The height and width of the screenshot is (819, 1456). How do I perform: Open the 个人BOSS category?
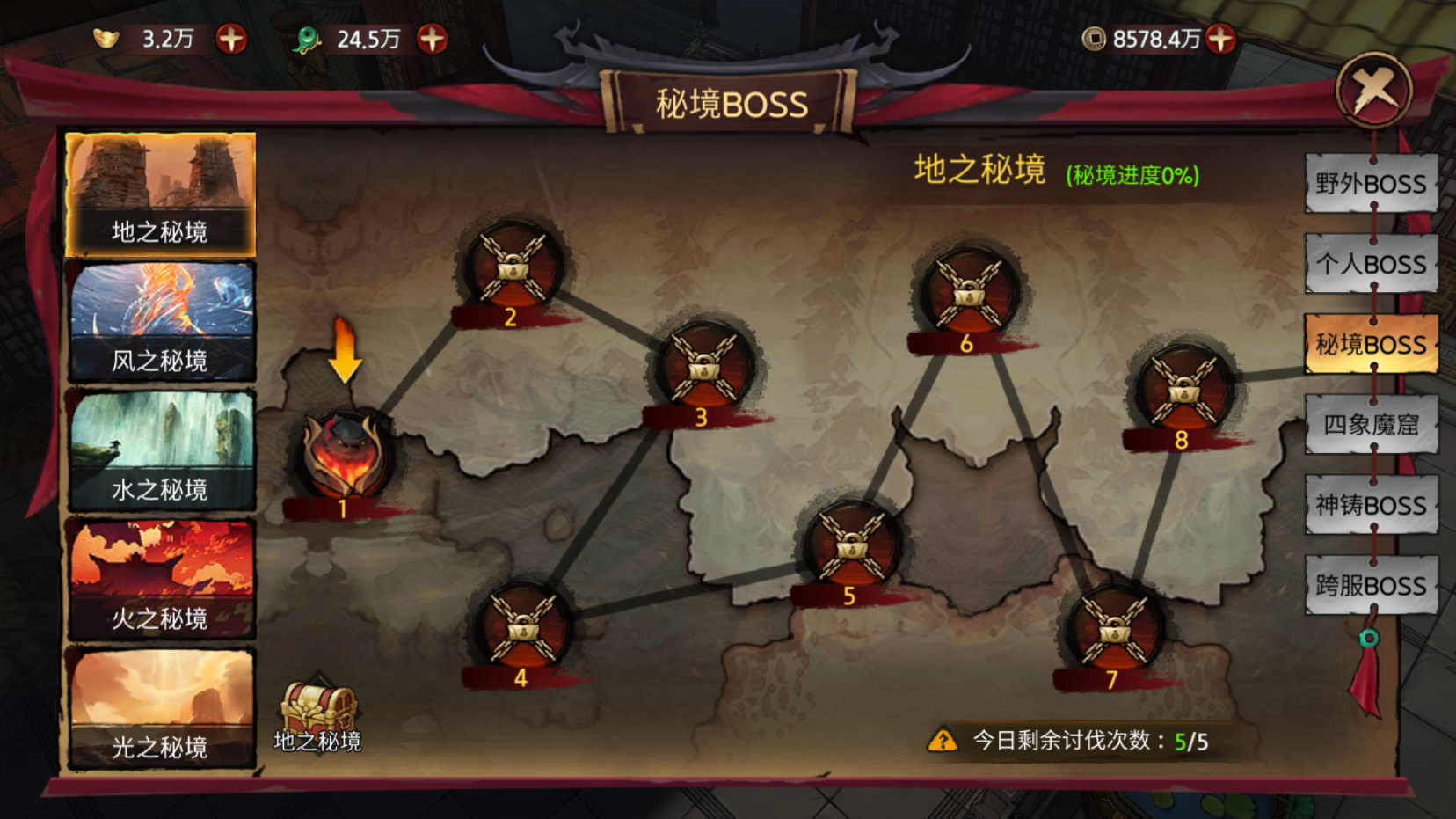[1371, 264]
